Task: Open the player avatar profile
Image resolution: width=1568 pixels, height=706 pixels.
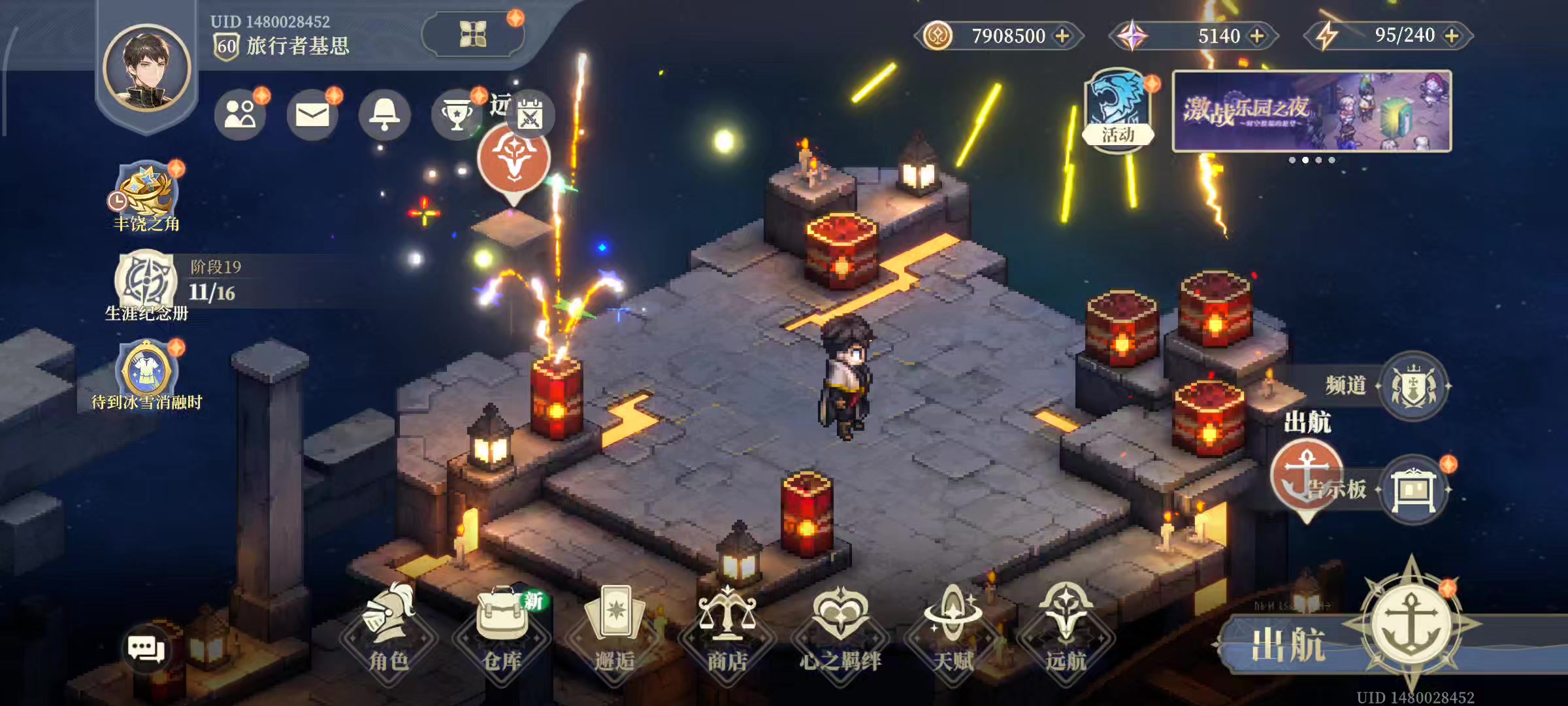Action: [x=146, y=68]
